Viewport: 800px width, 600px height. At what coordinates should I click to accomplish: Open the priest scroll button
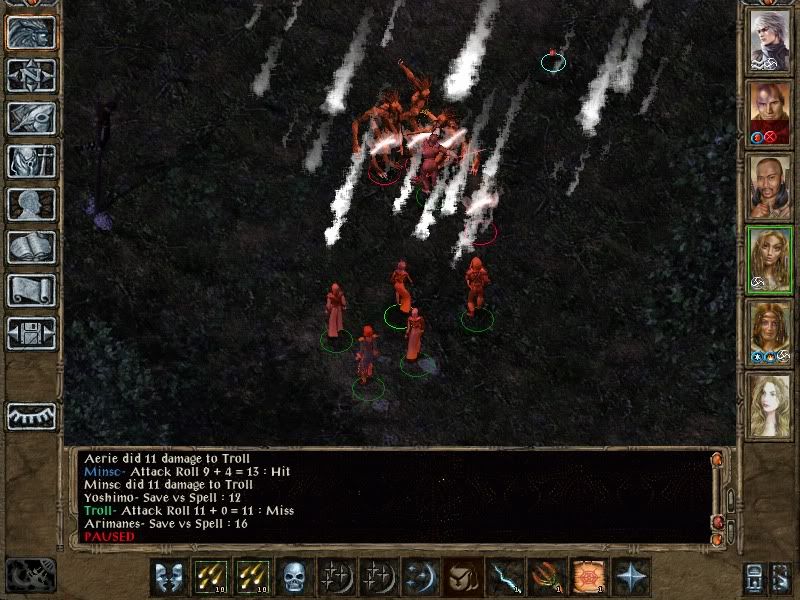[x=31, y=290]
